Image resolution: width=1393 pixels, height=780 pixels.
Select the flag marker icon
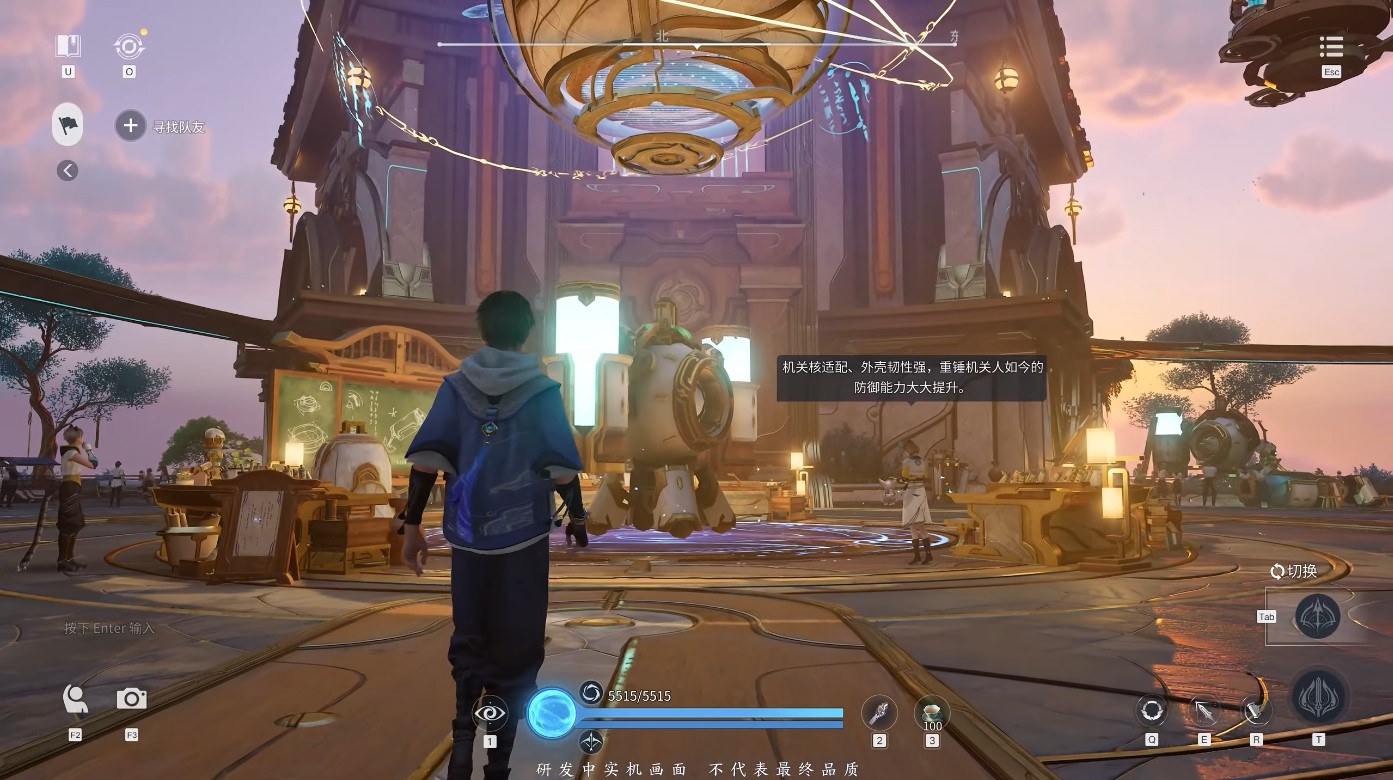coord(67,124)
